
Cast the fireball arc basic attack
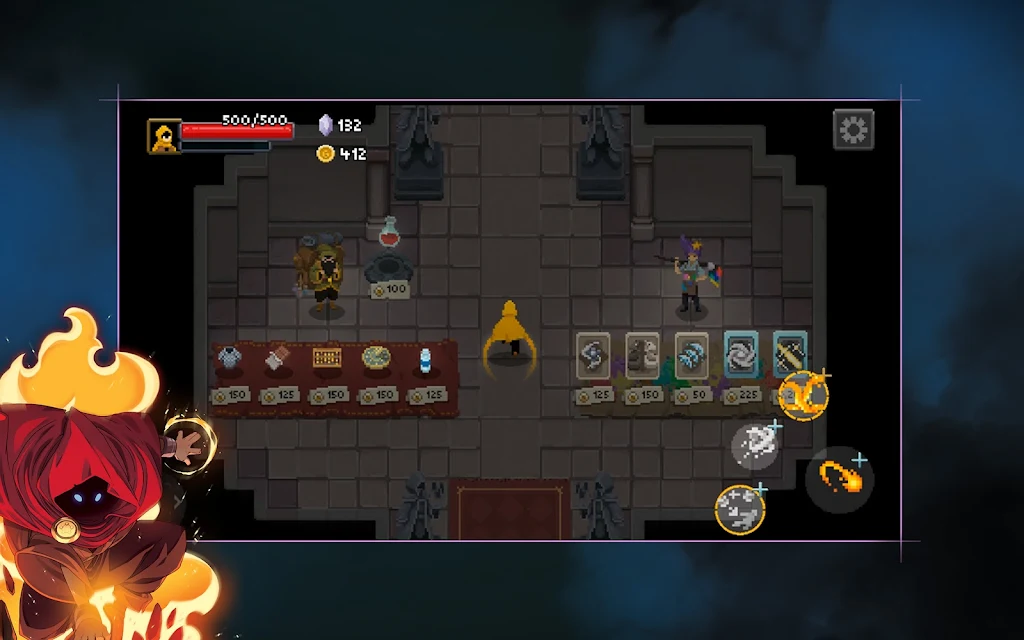tap(839, 479)
